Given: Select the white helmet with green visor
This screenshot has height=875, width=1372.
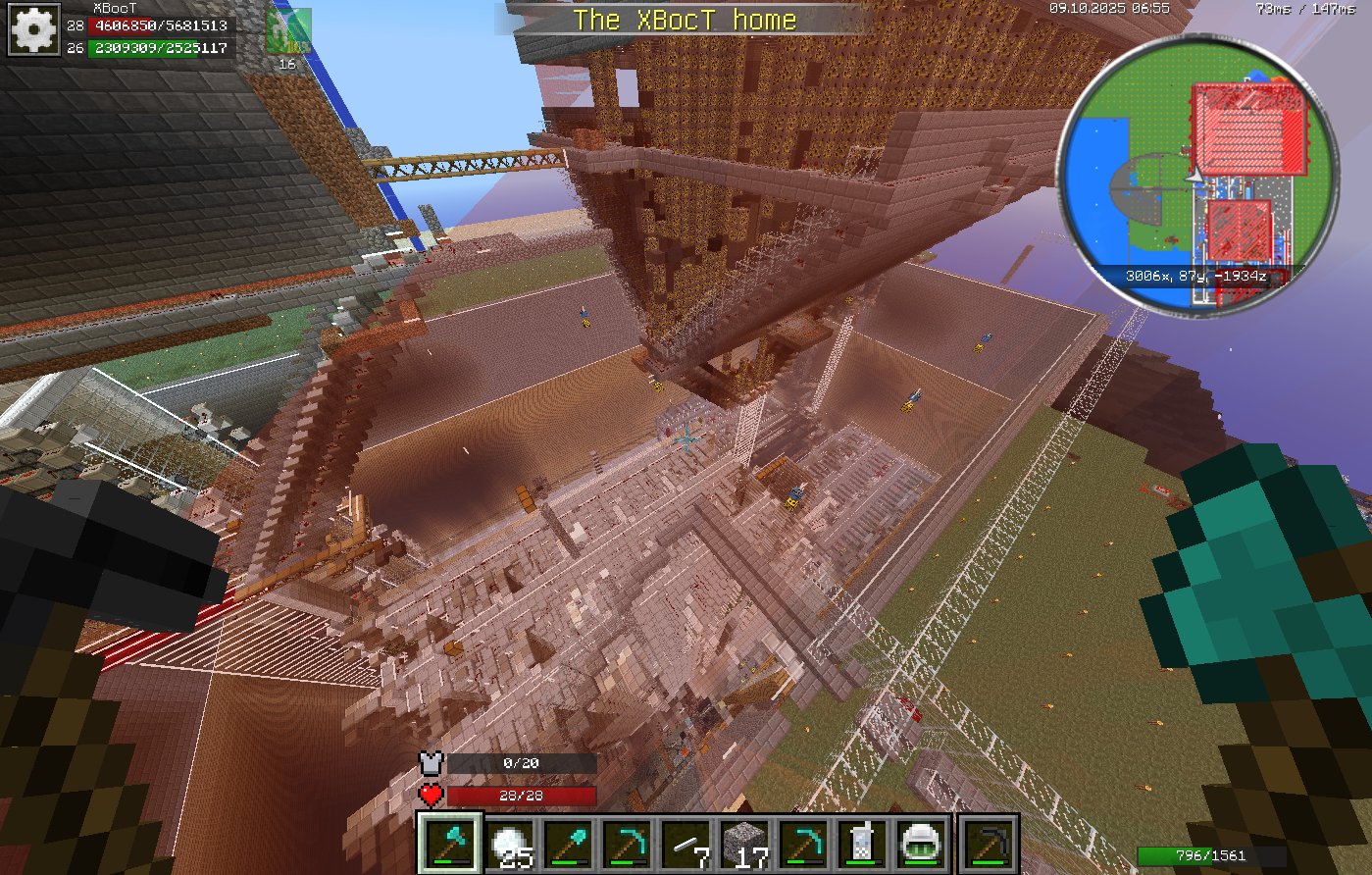Looking at the screenshot, I should pyautogui.click(x=921, y=844).
